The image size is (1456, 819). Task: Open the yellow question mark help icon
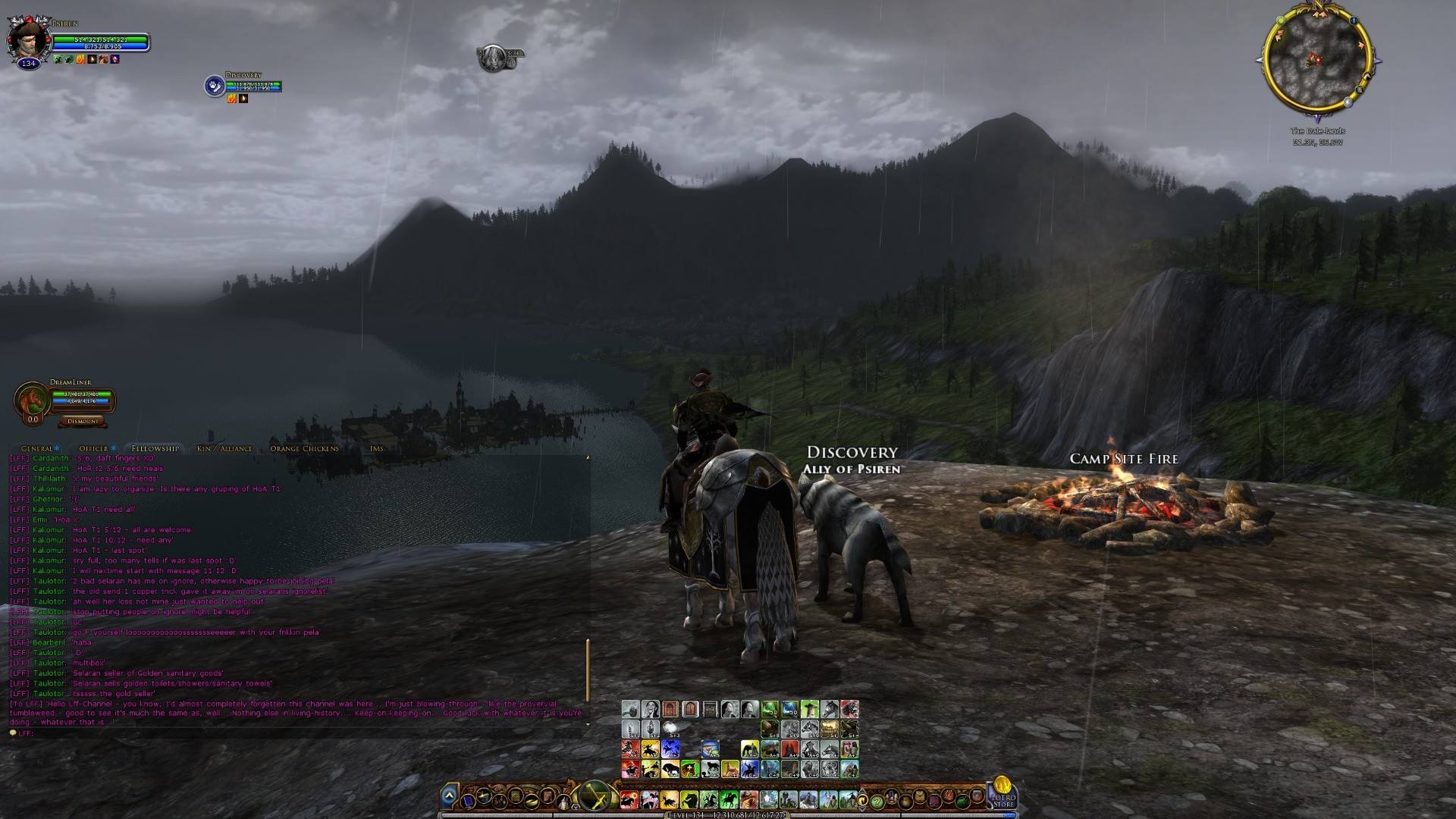click(877, 801)
